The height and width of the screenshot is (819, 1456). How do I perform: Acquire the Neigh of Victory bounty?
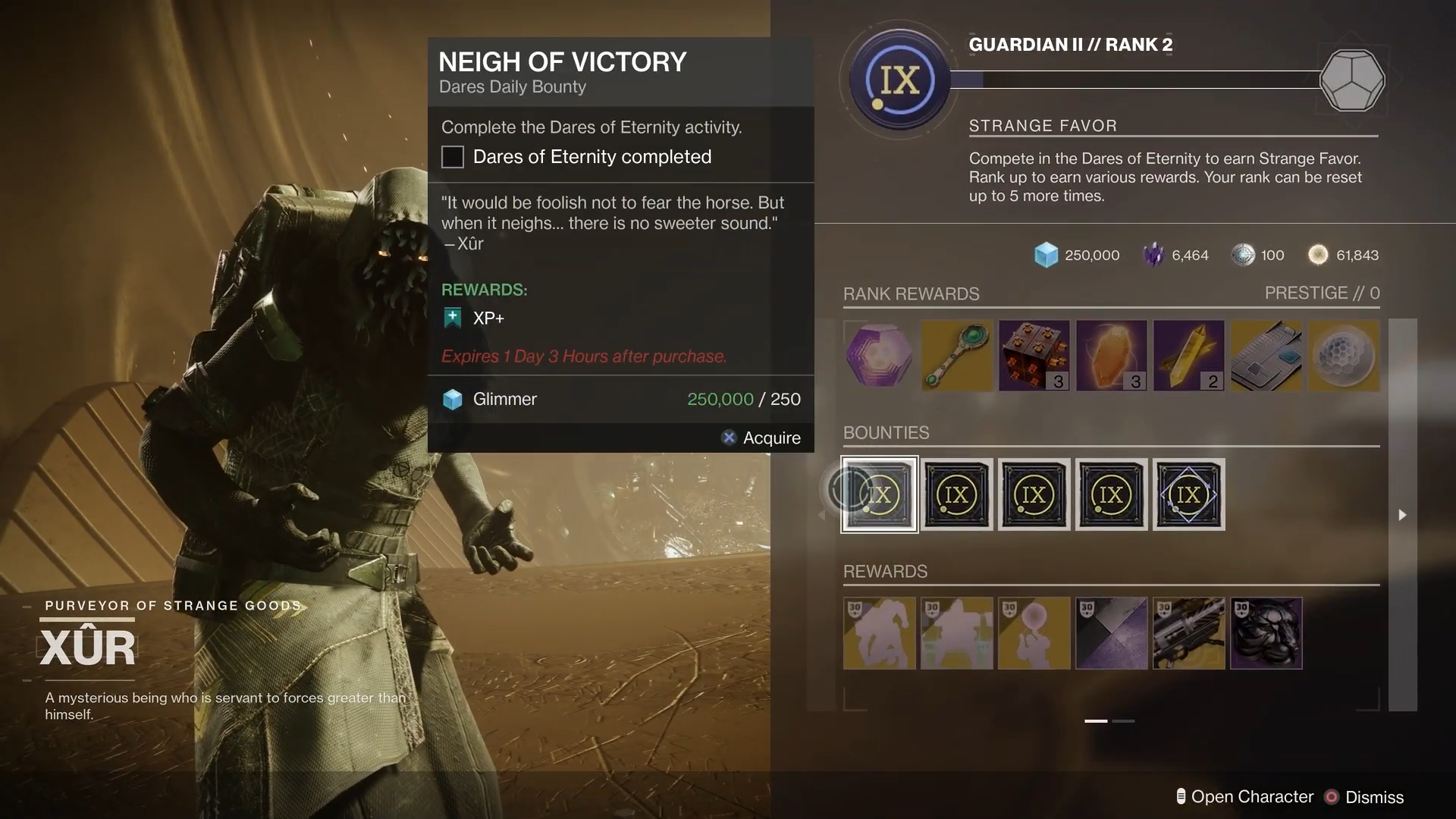coord(762,438)
